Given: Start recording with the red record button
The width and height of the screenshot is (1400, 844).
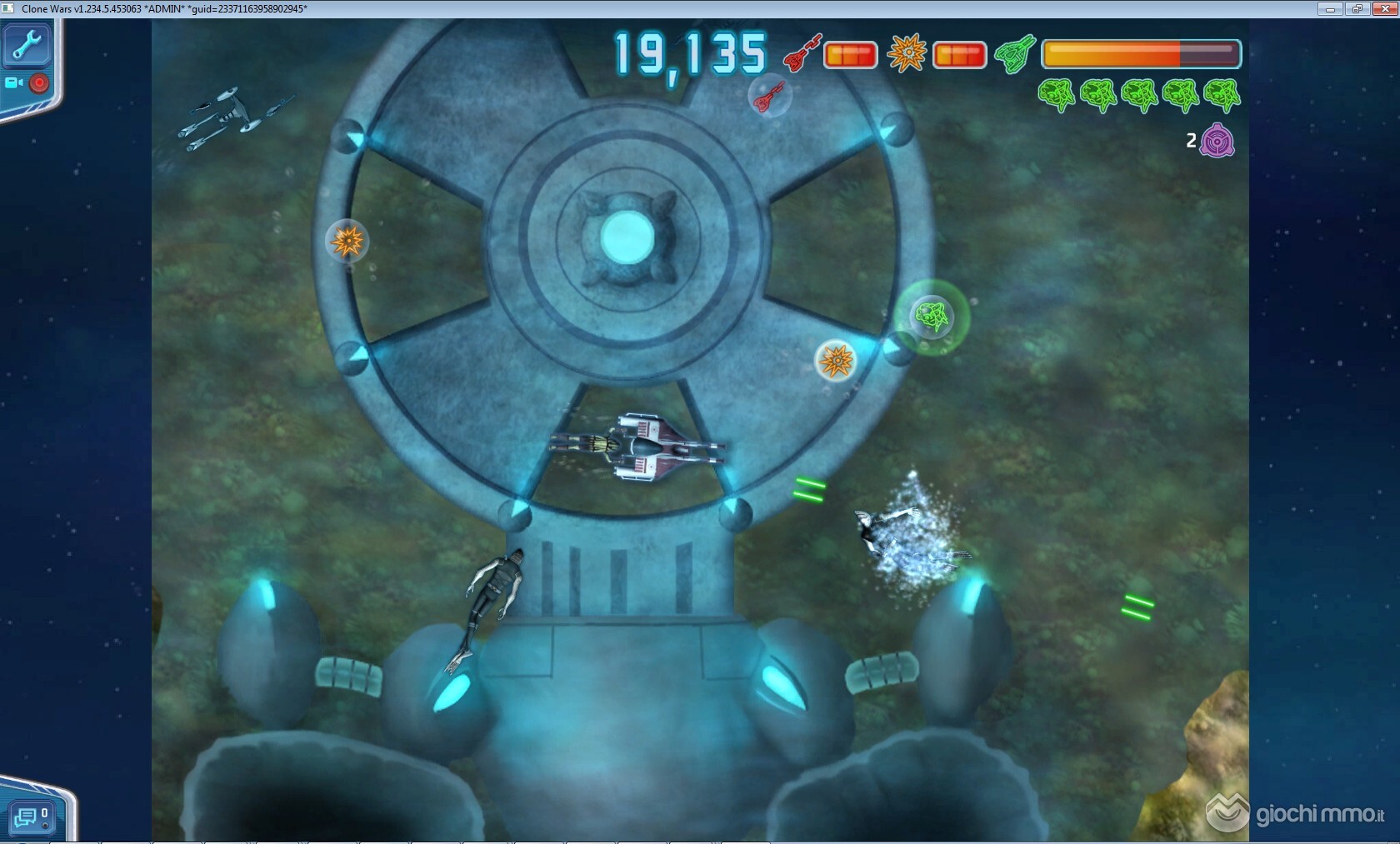Looking at the screenshot, I should [39, 82].
